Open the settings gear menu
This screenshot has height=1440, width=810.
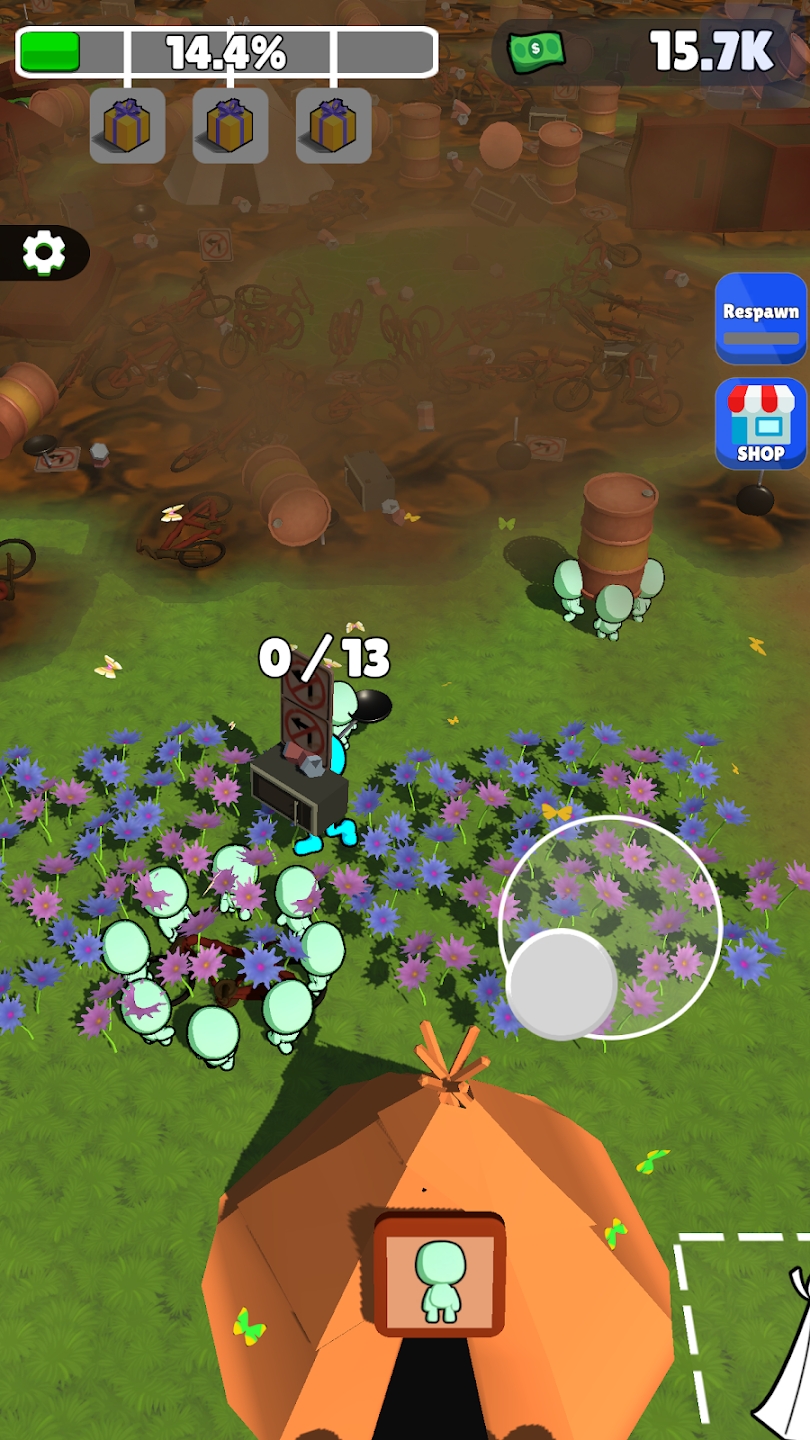[x=44, y=253]
